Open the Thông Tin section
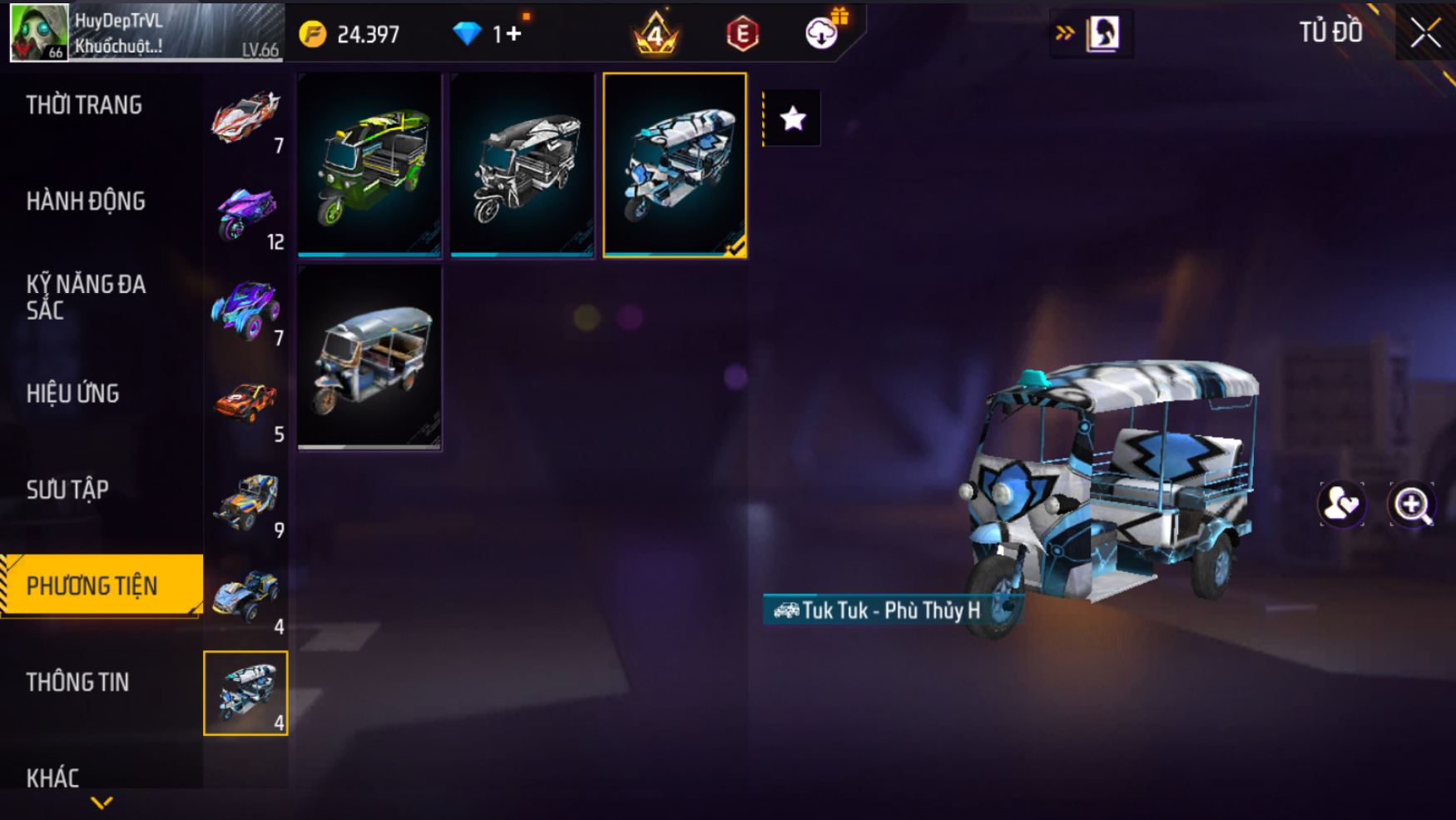1456x820 pixels. click(78, 683)
